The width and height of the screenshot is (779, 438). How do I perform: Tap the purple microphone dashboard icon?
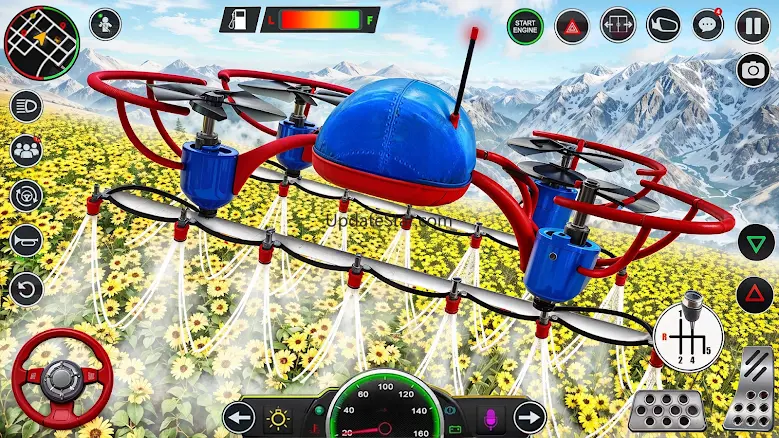click(x=492, y=414)
